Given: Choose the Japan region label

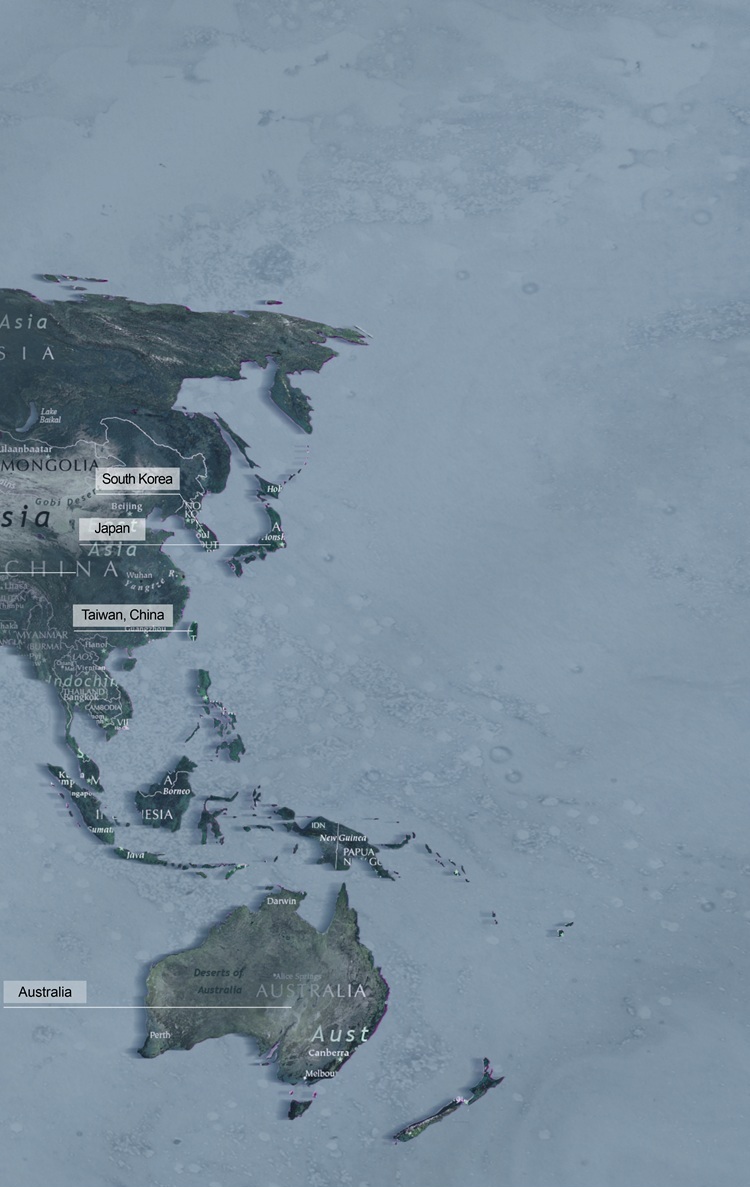Looking at the screenshot, I should tap(112, 528).
